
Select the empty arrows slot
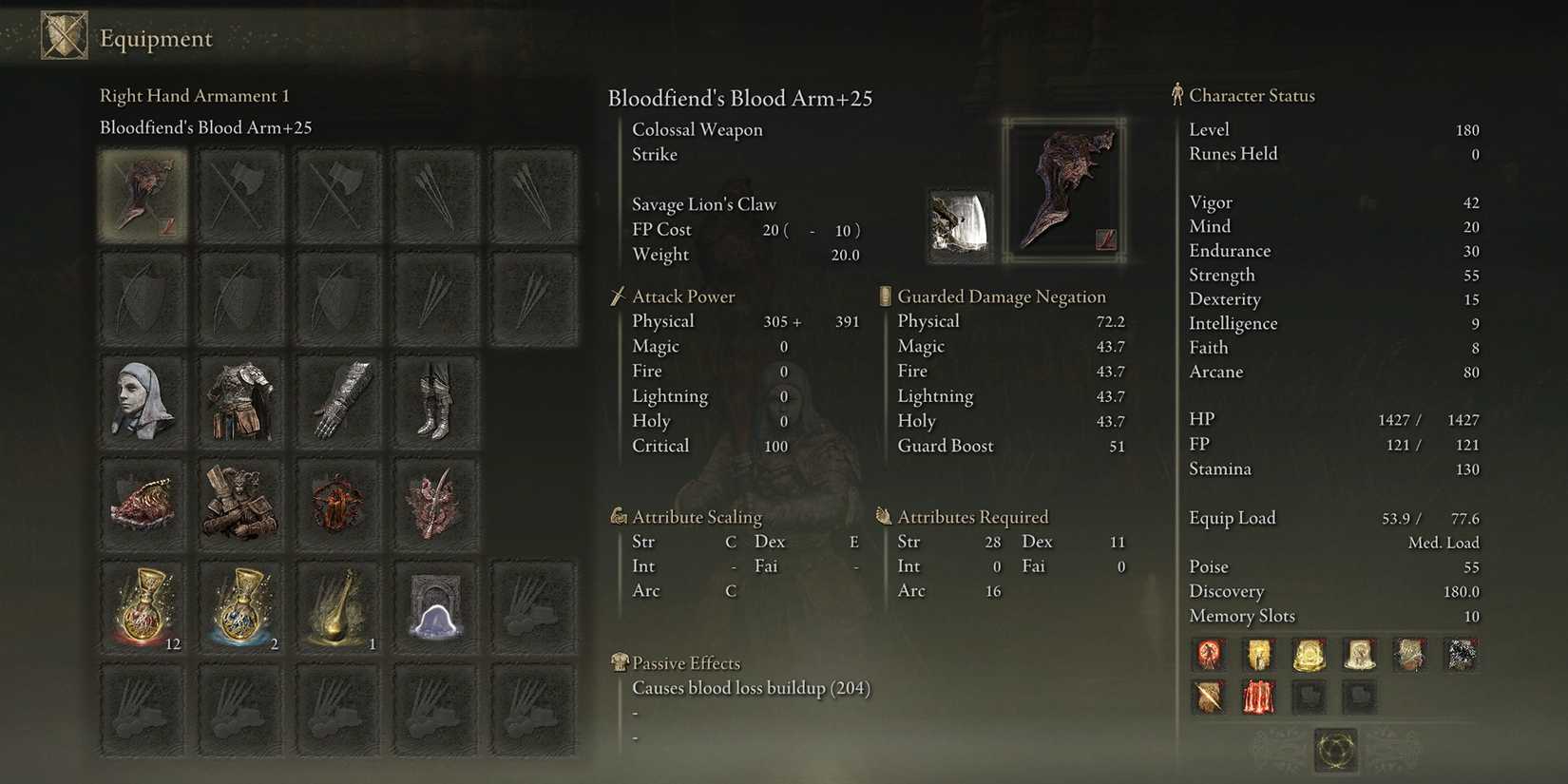(x=436, y=195)
